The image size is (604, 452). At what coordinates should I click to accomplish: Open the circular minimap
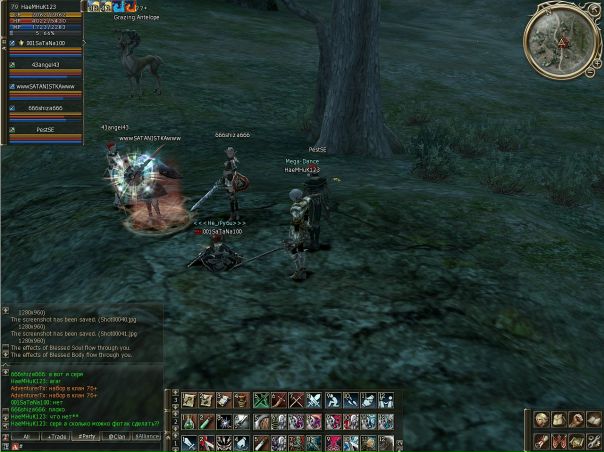pyautogui.click(x=560, y=40)
